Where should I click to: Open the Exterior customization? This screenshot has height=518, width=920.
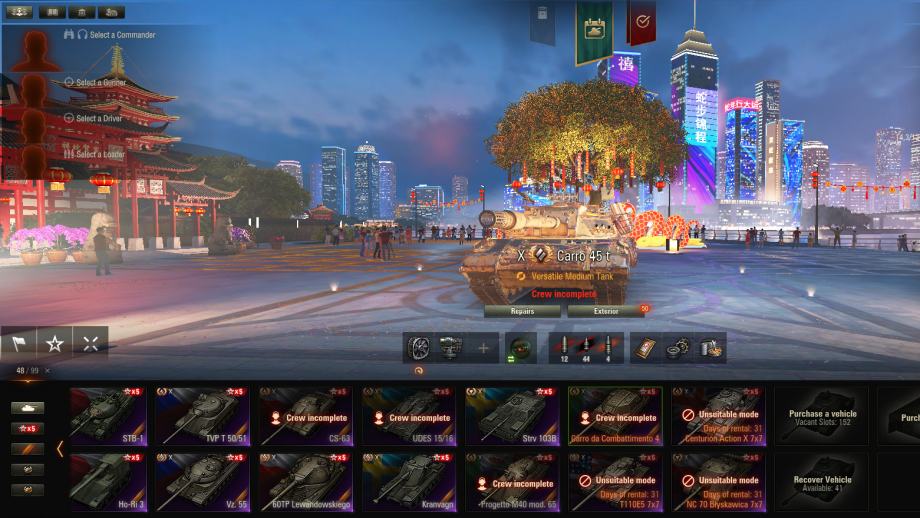point(606,311)
